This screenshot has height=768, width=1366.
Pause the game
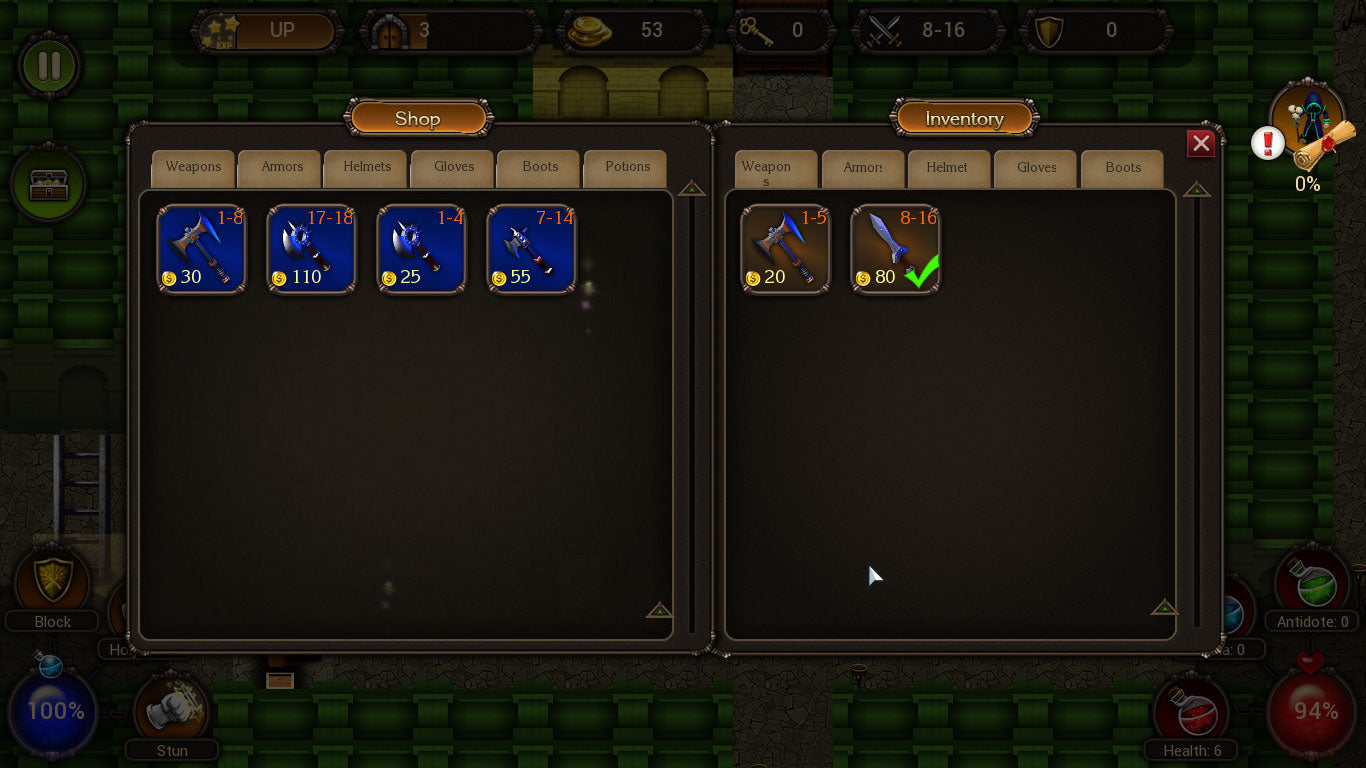click(49, 66)
